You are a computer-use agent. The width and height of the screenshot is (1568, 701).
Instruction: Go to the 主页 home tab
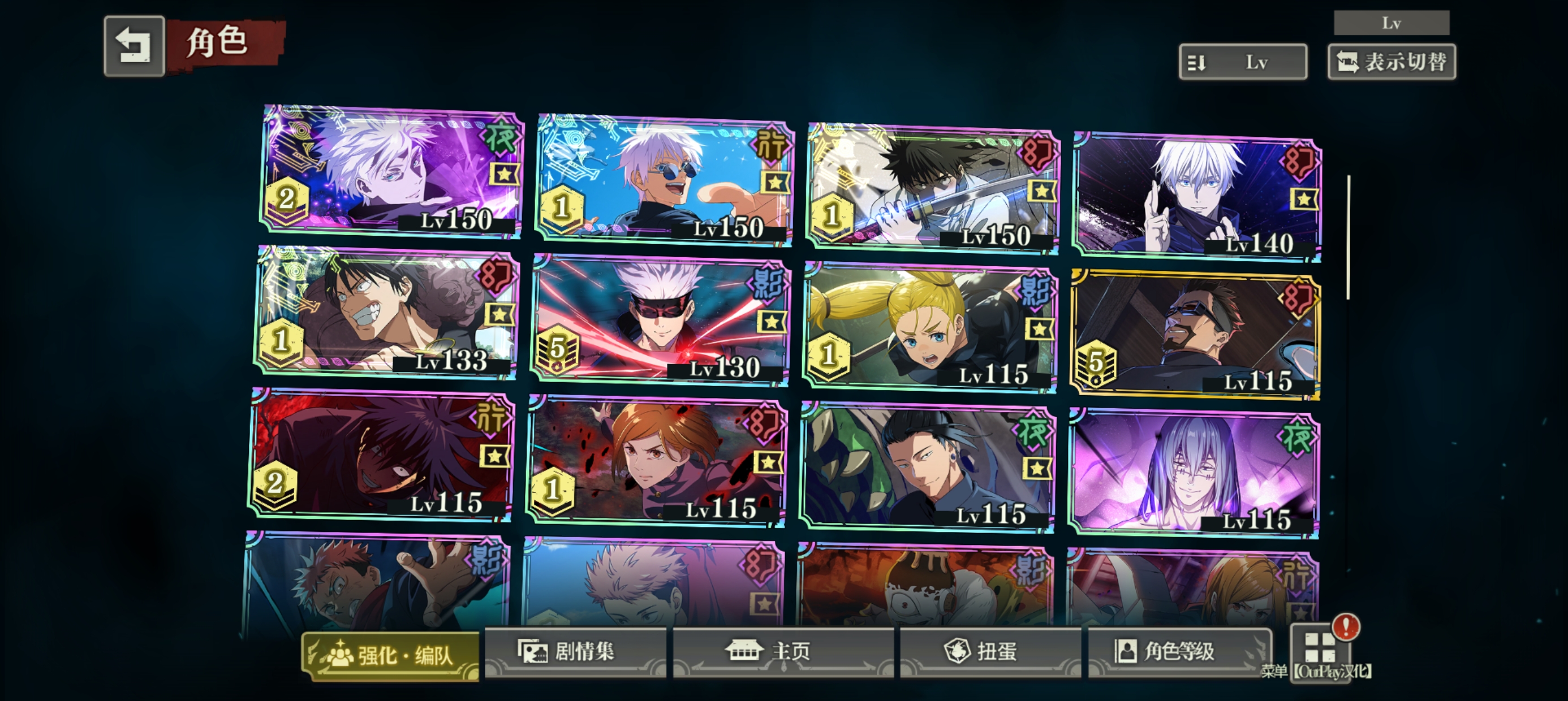click(x=783, y=652)
